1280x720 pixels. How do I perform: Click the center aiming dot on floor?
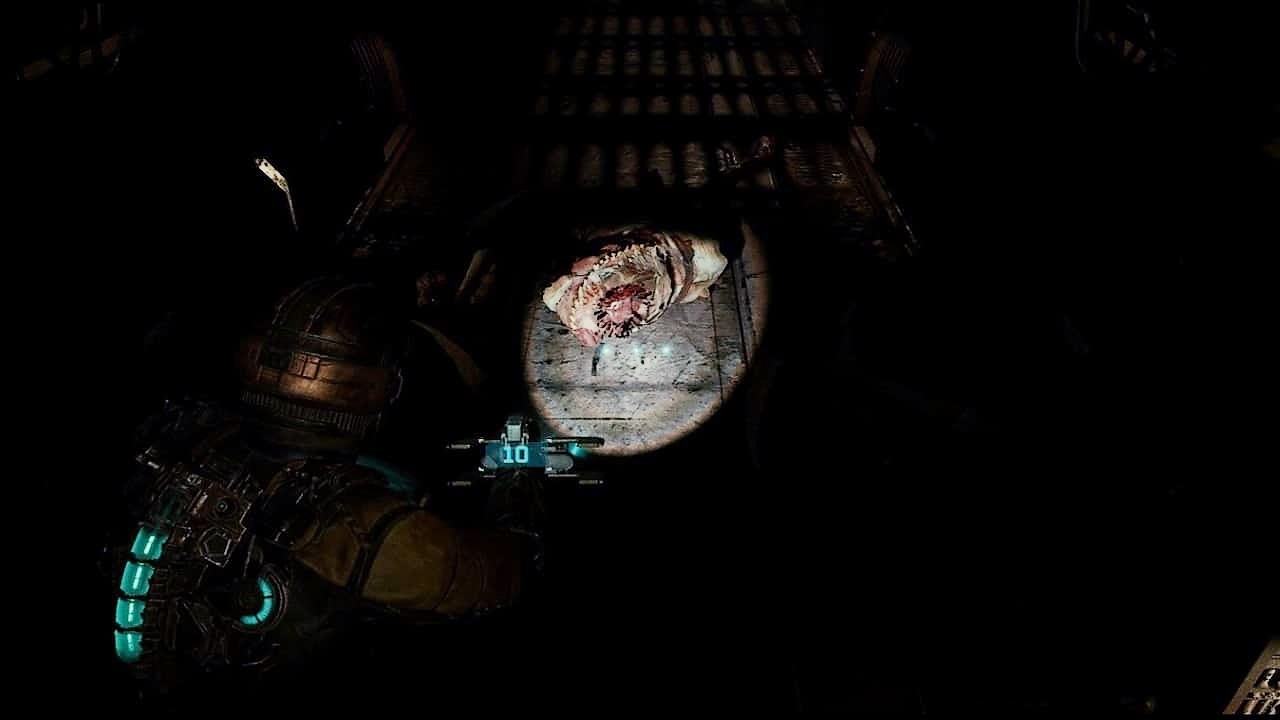[638, 349]
